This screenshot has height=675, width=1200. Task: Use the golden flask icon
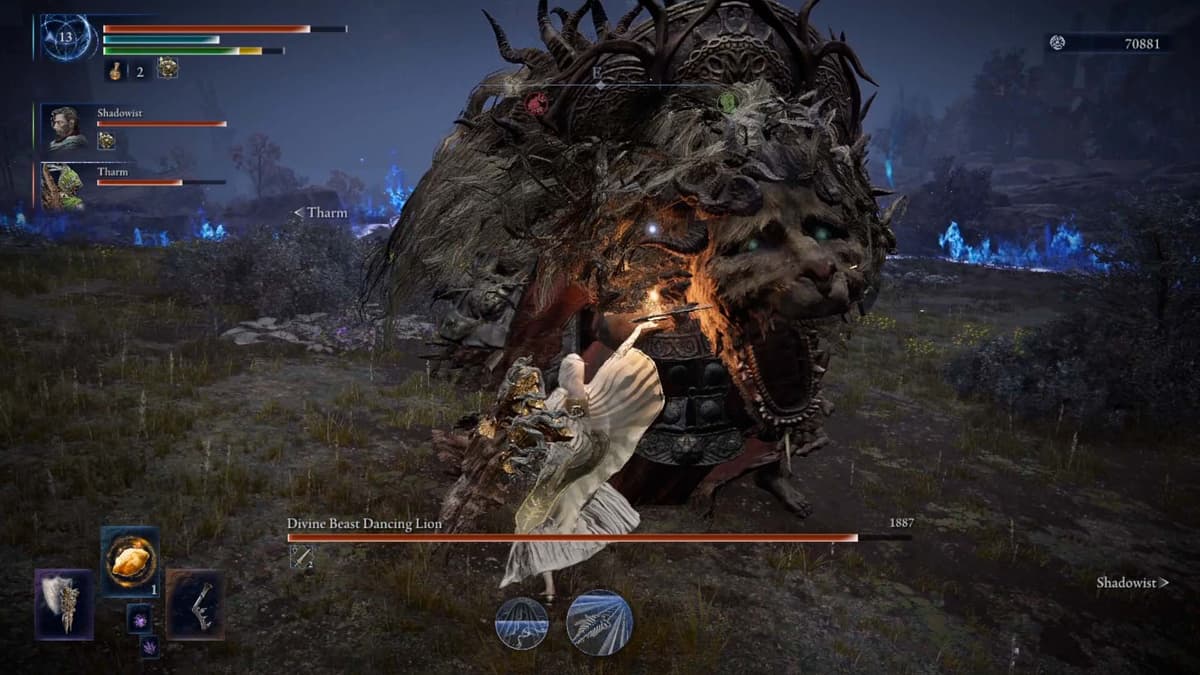[x=116, y=69]
